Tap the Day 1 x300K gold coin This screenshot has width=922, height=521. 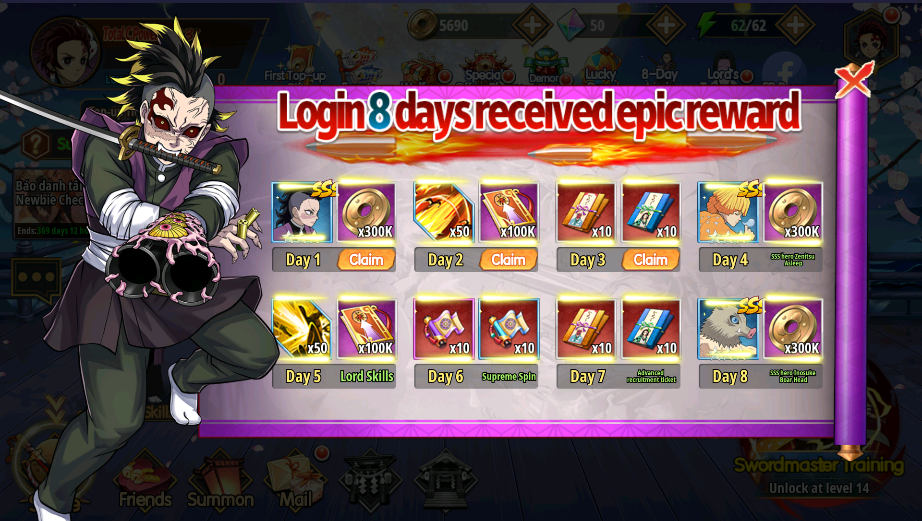367,212
